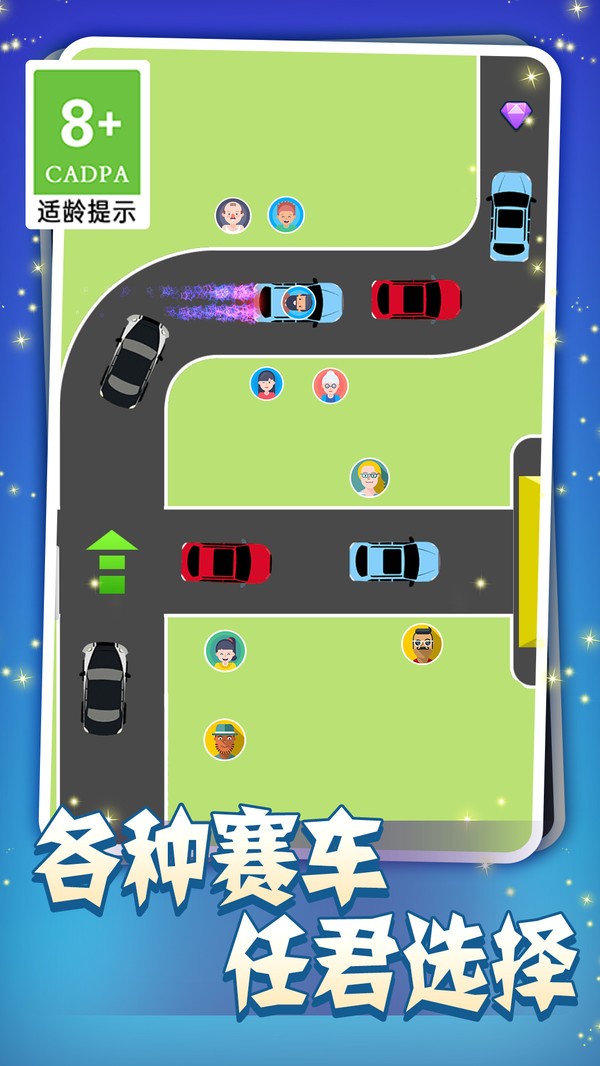This screenshot has width=600, height=1066.
Task: Open the CADPA 8+ age rating notice
Action: coord(88,144)
